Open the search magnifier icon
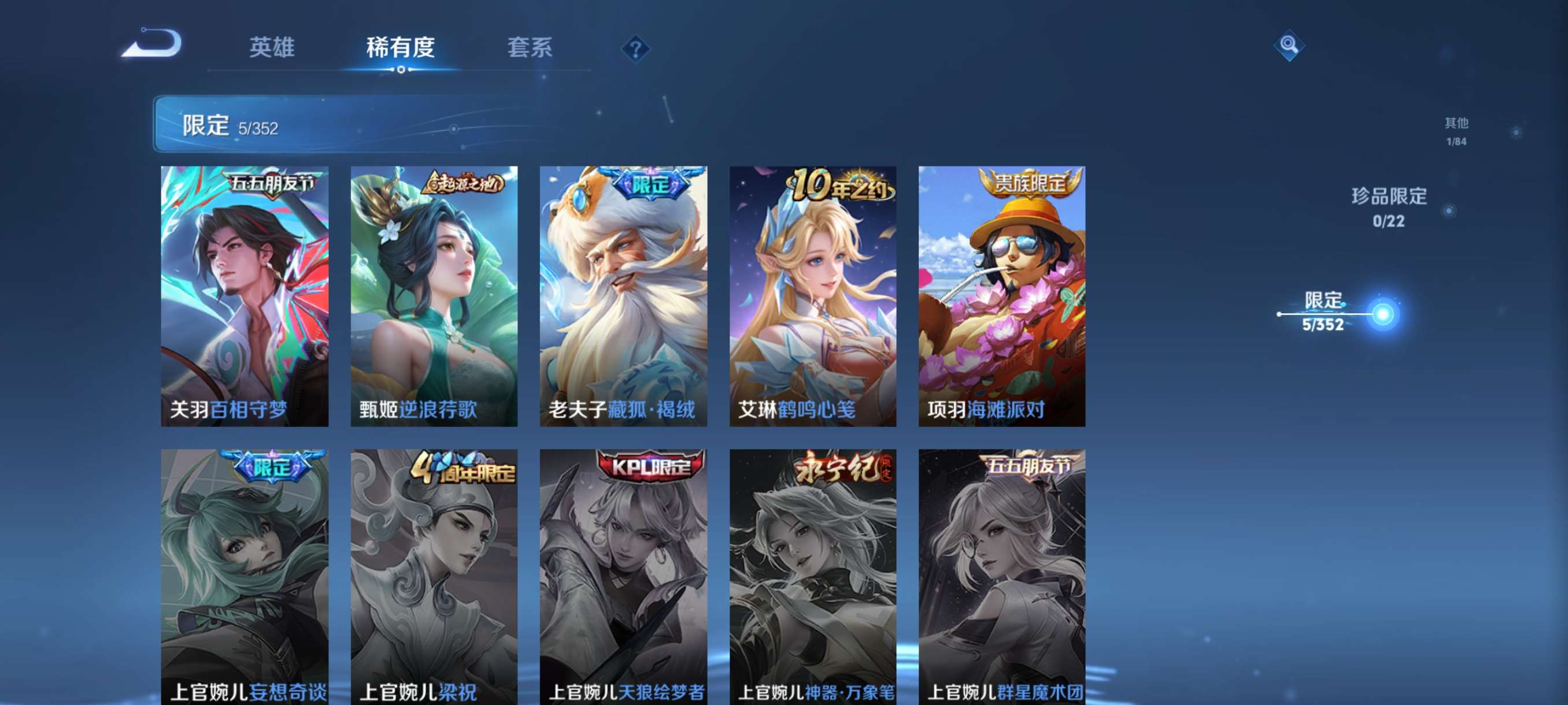The height and width of the screenshot is (705, 1568). (x=1290, y=46)
